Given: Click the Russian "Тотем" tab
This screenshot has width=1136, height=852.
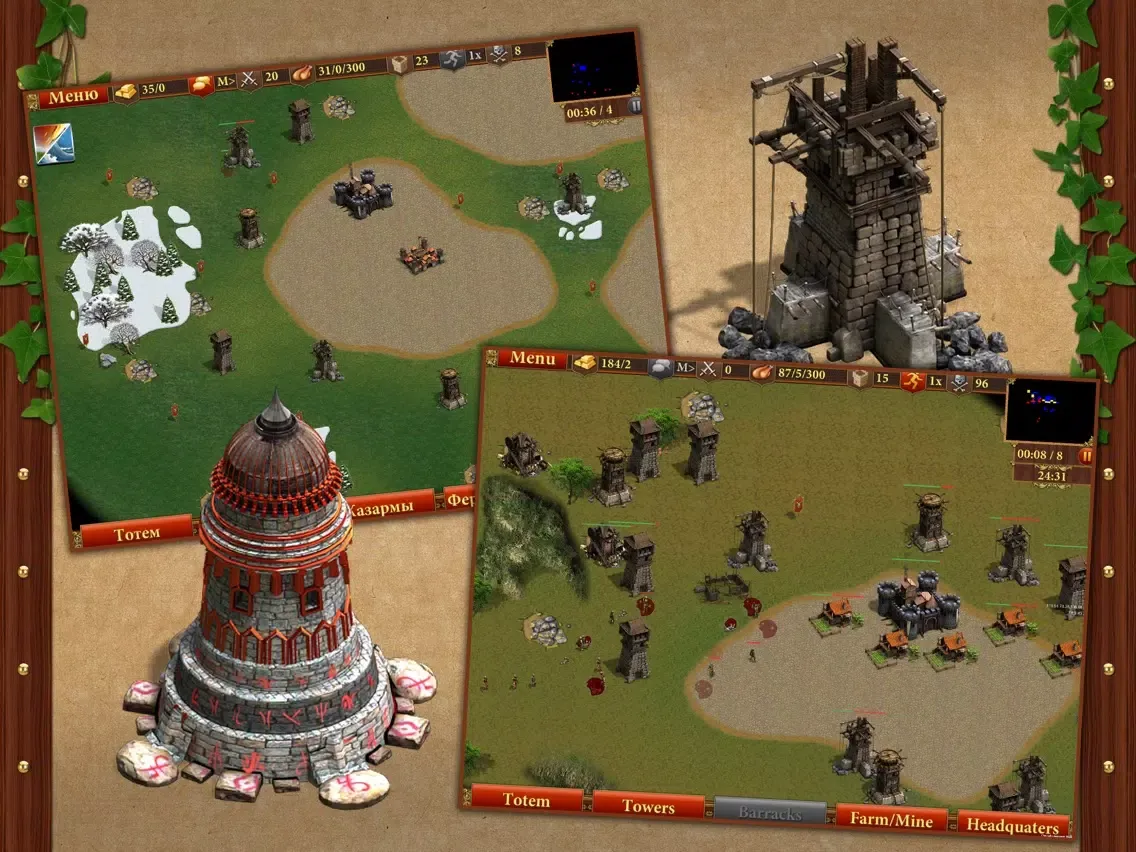Looking at the screenshot, I should (137, 533).
